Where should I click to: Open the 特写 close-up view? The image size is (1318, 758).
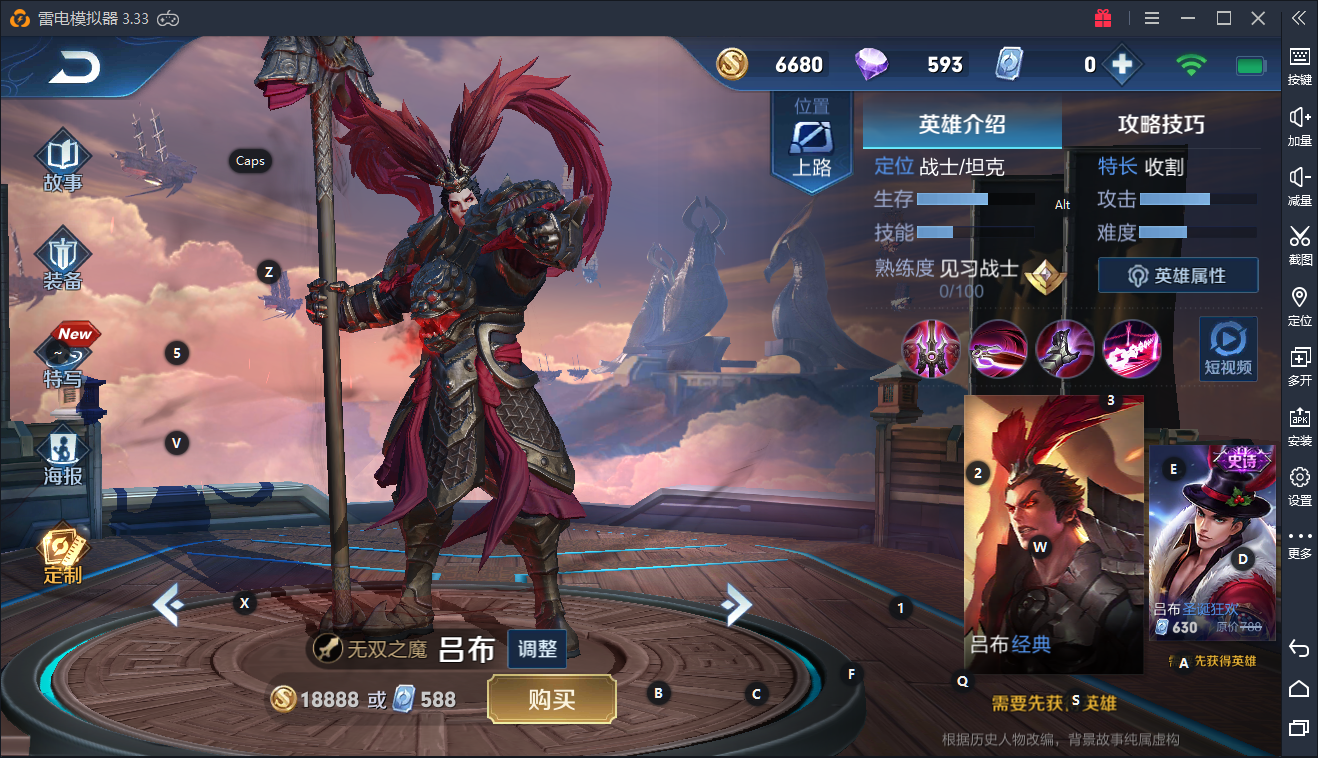coord(62,357)
